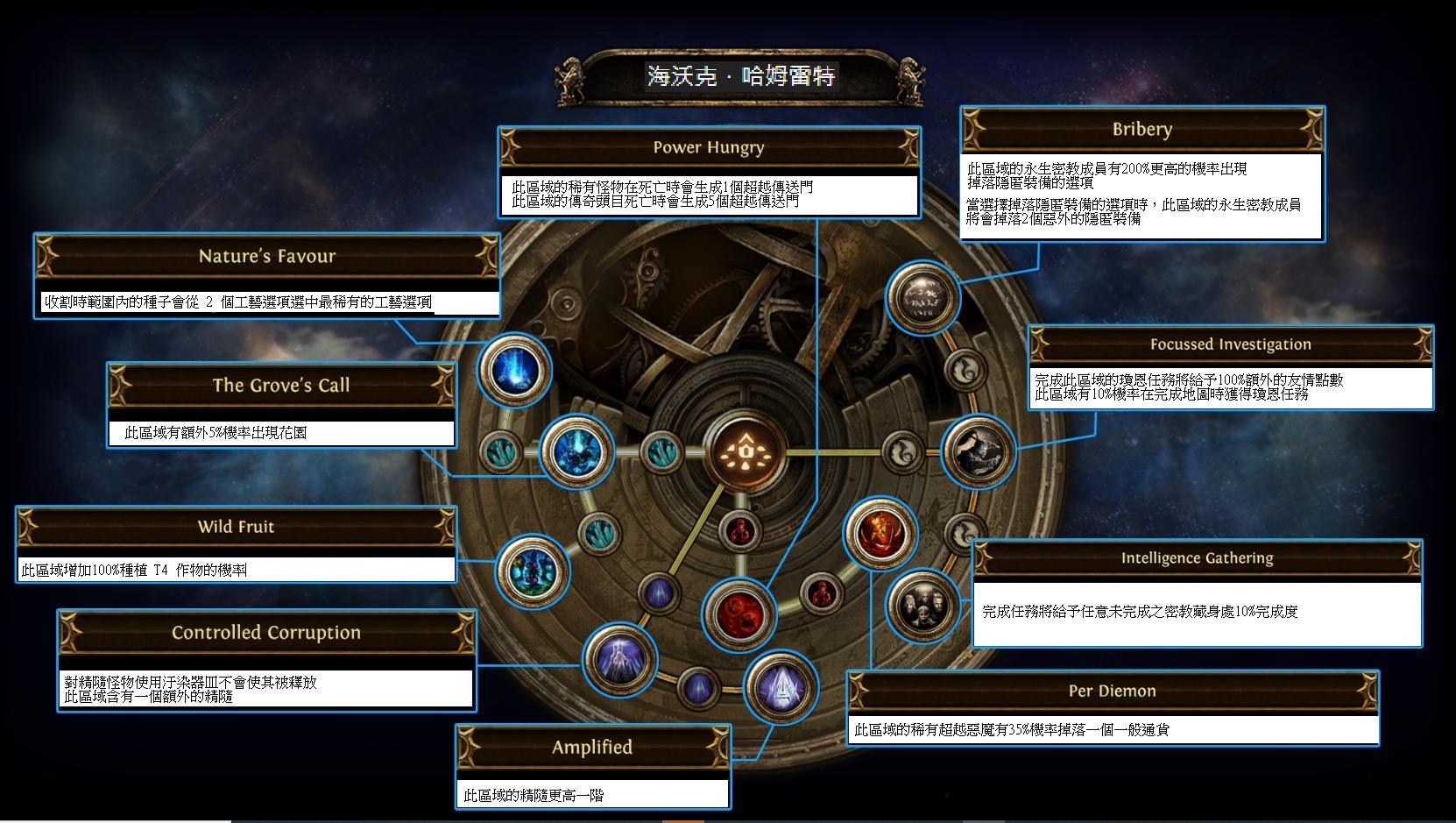The height and width of the screenshot is (823, 1456).
Task: Allocate the Focussed Investigation notable node
Action: coord(979,451)
